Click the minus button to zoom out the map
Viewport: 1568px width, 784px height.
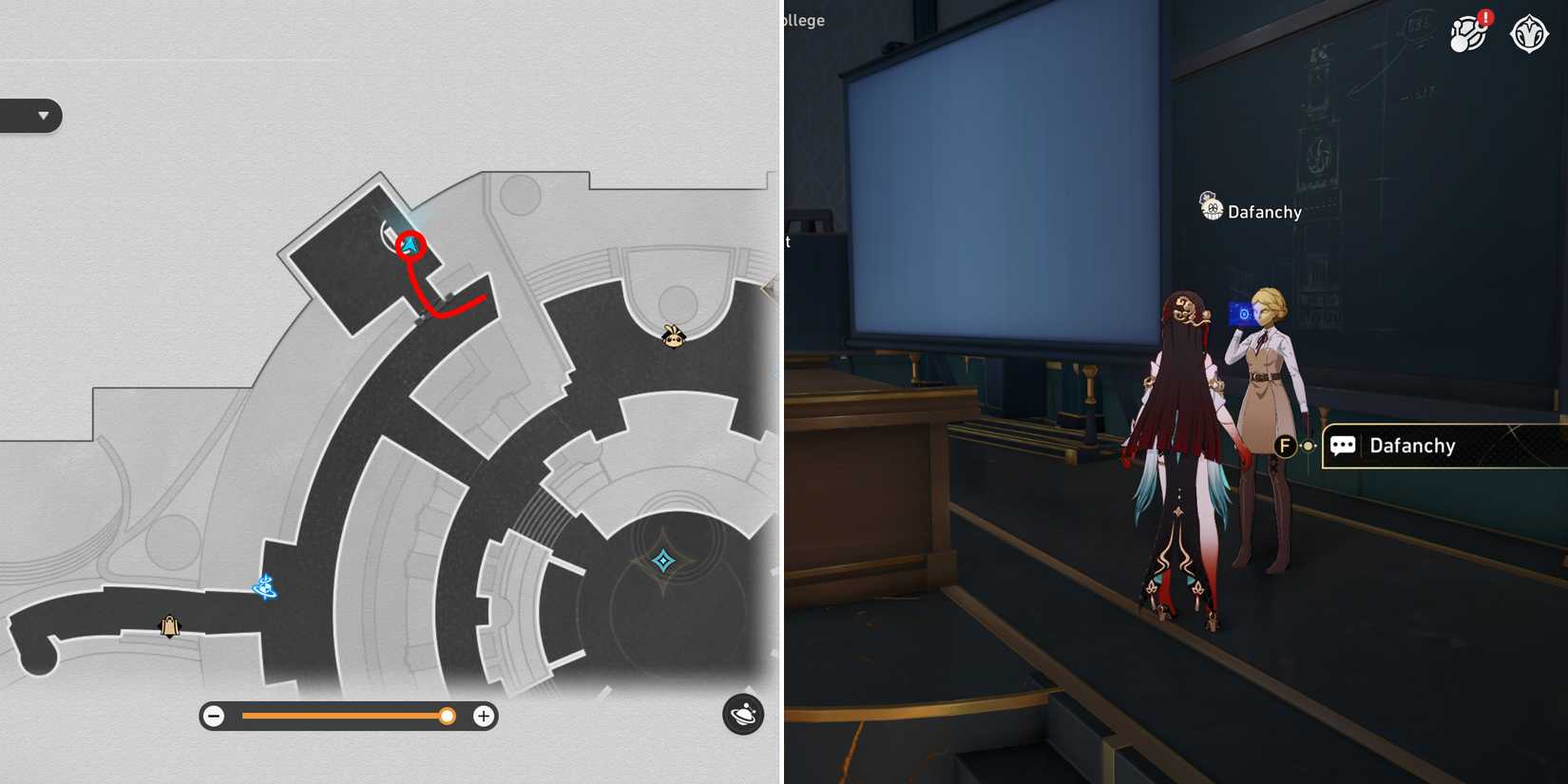pos(214,716)
